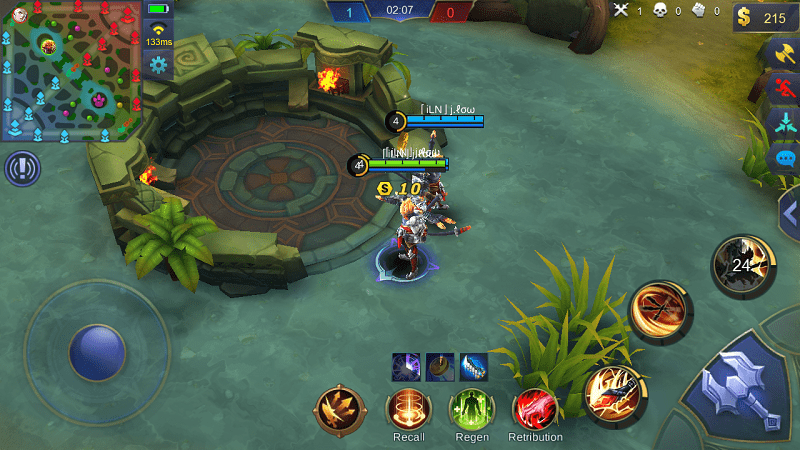Select the purple vortex item icon
This screenshot has height=450, width=800.
(406, 366)
